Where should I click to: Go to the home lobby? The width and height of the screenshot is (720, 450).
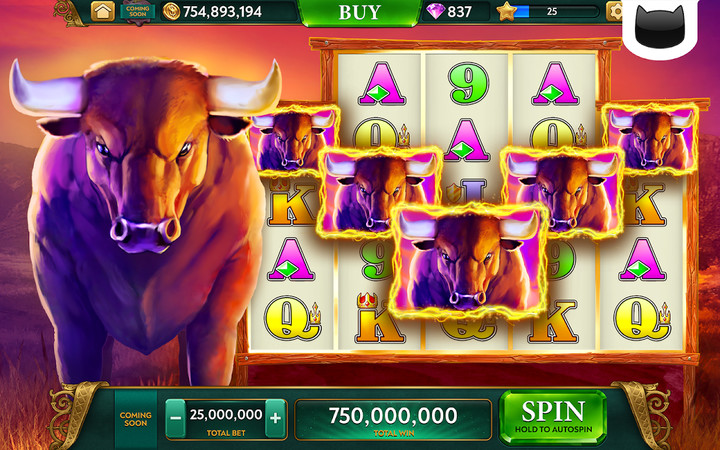click(x=102, y=11)
